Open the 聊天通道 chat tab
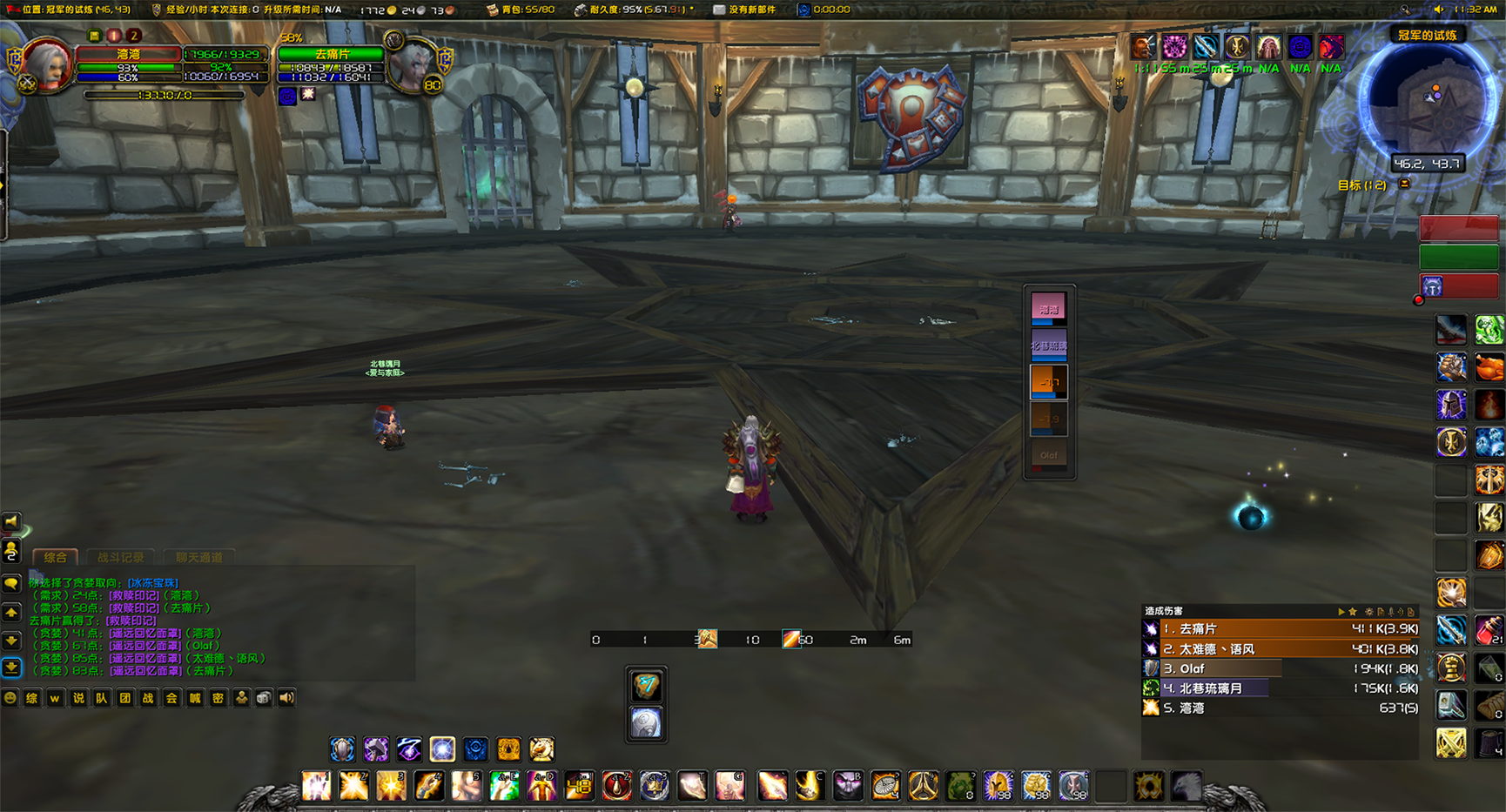1506x812 pixels. (198, 557)
